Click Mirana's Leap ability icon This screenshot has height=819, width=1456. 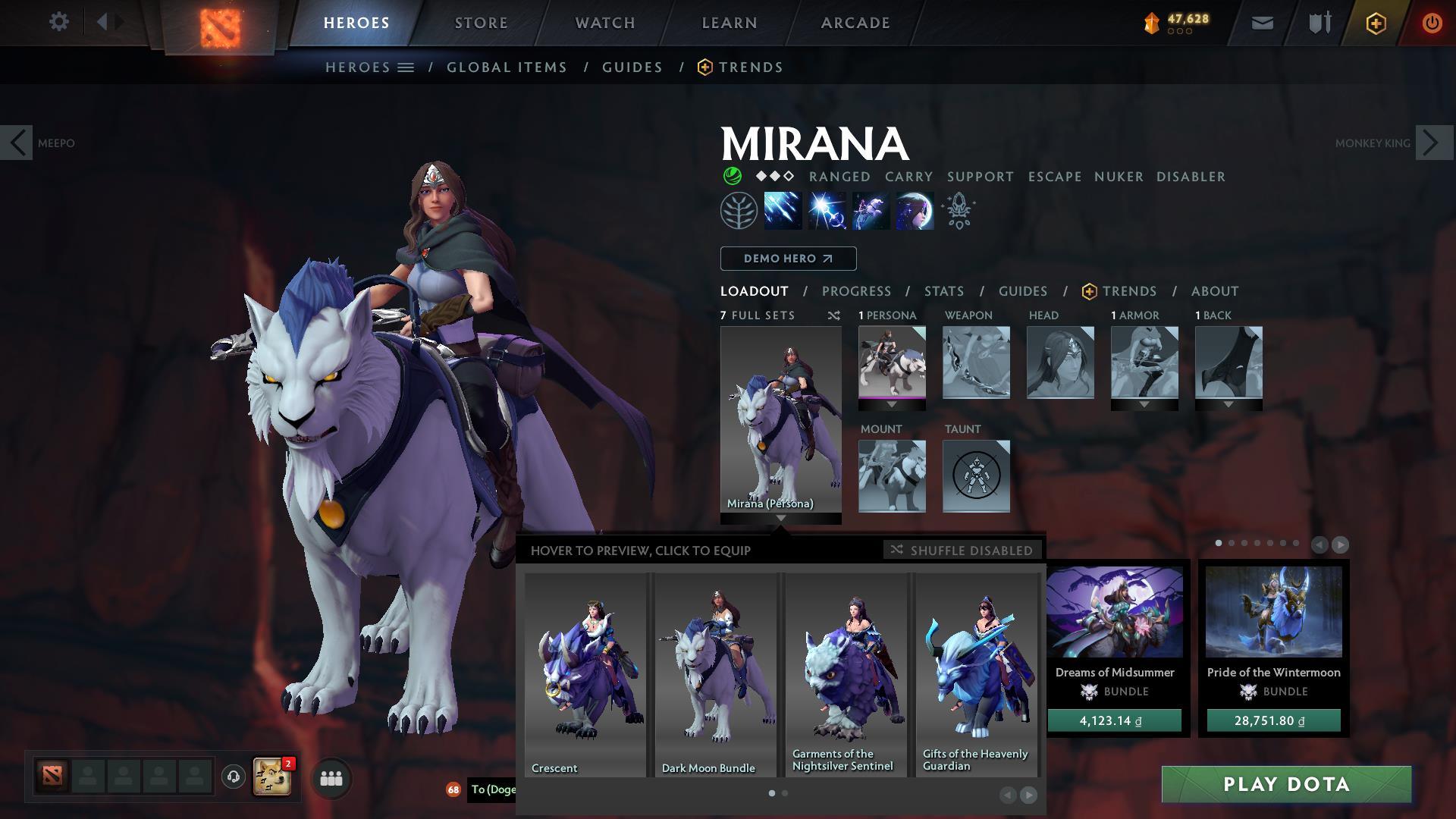click(x=870, y=211)
